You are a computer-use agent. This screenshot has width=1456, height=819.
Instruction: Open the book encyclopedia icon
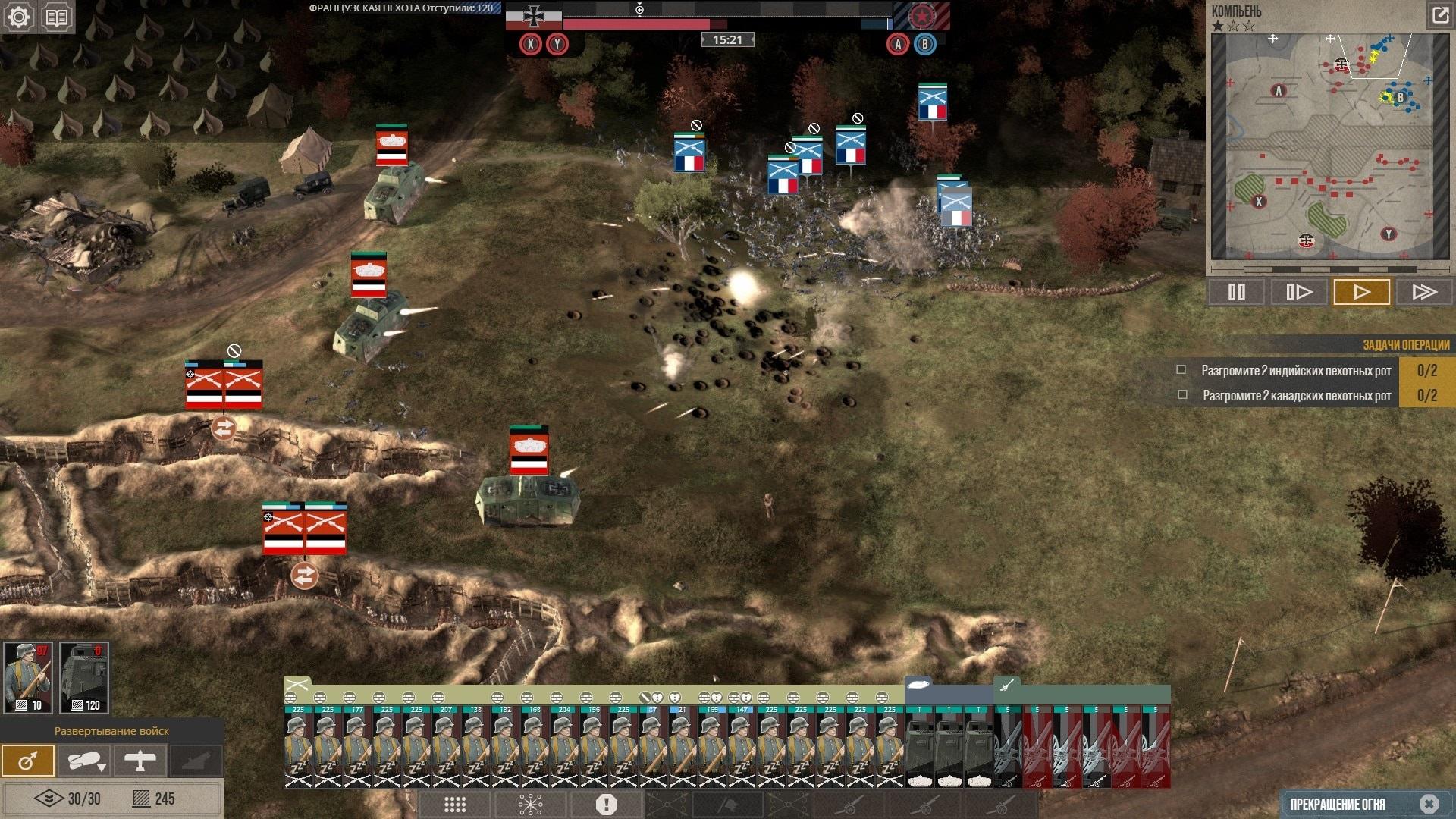tap(57, 17)
